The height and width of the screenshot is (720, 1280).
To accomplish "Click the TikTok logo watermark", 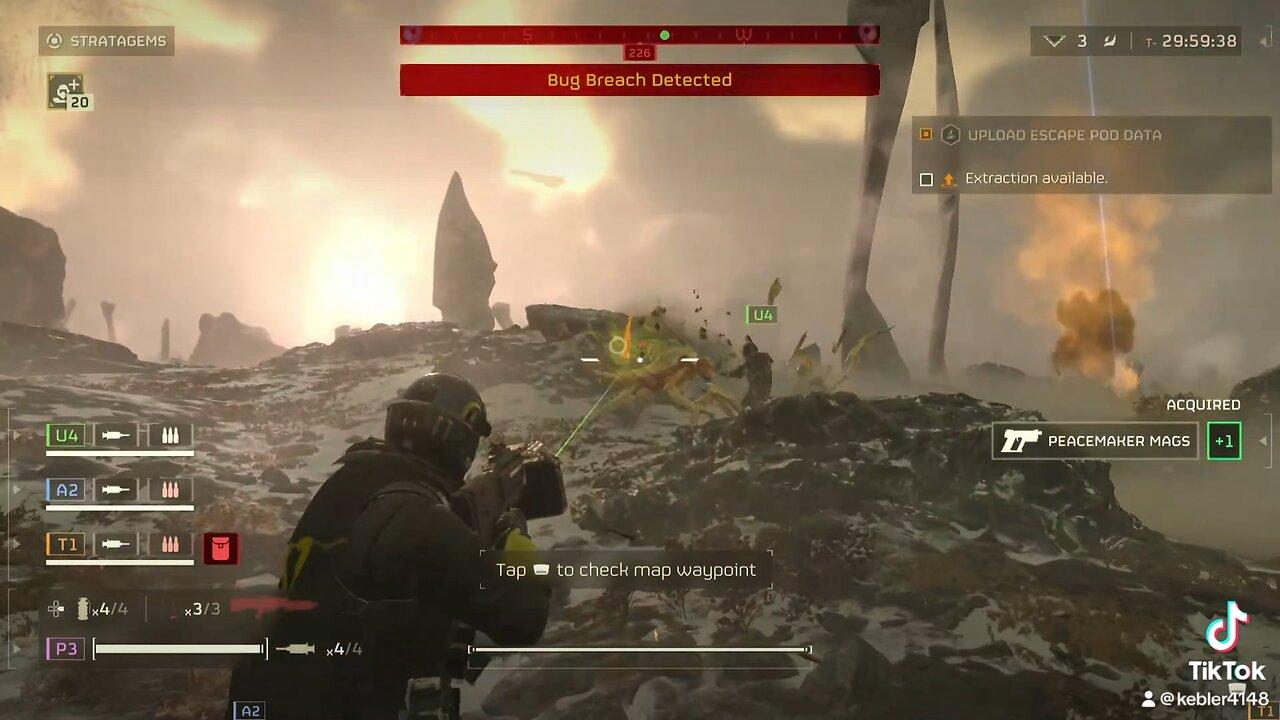I will point(1226,628).
